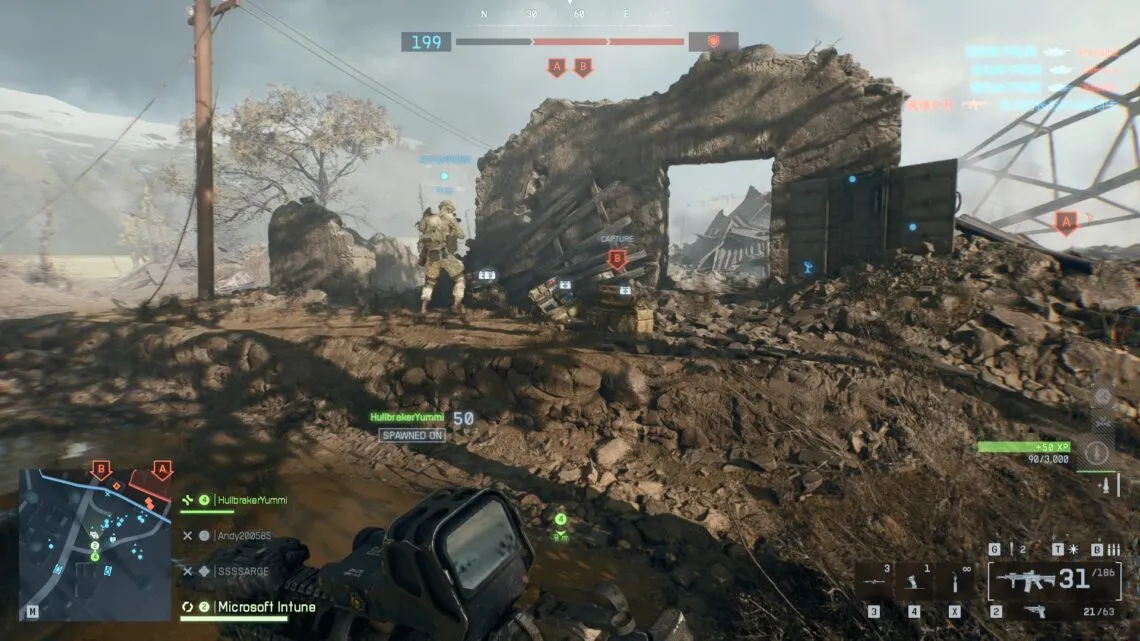The height and width of the screenshot is (641, 1140).
Task: Select the launcher gadget slot with count 3
Action: [x=874, y=580]
